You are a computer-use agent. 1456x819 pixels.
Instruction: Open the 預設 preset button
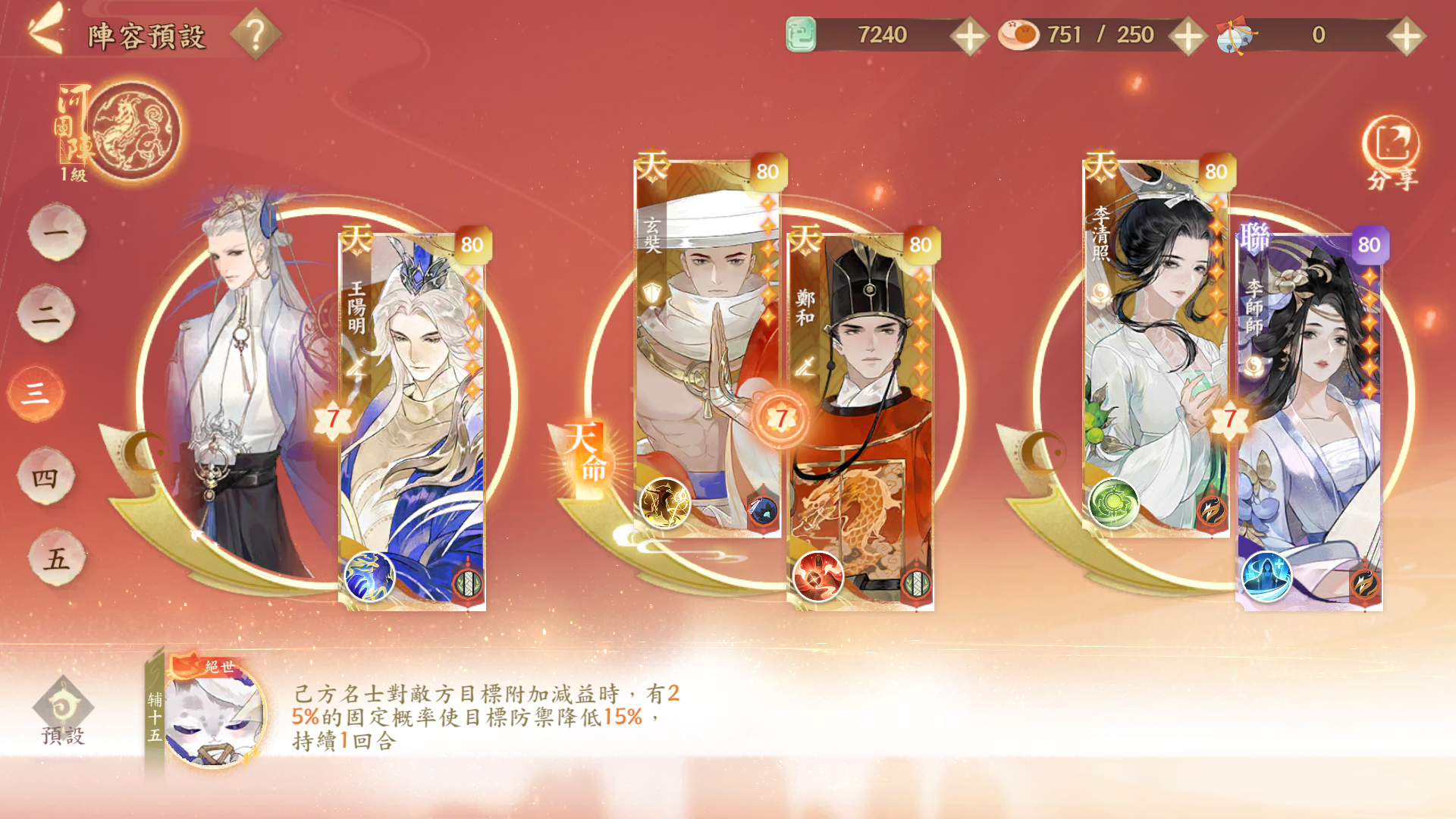click(x=63, y=713)
